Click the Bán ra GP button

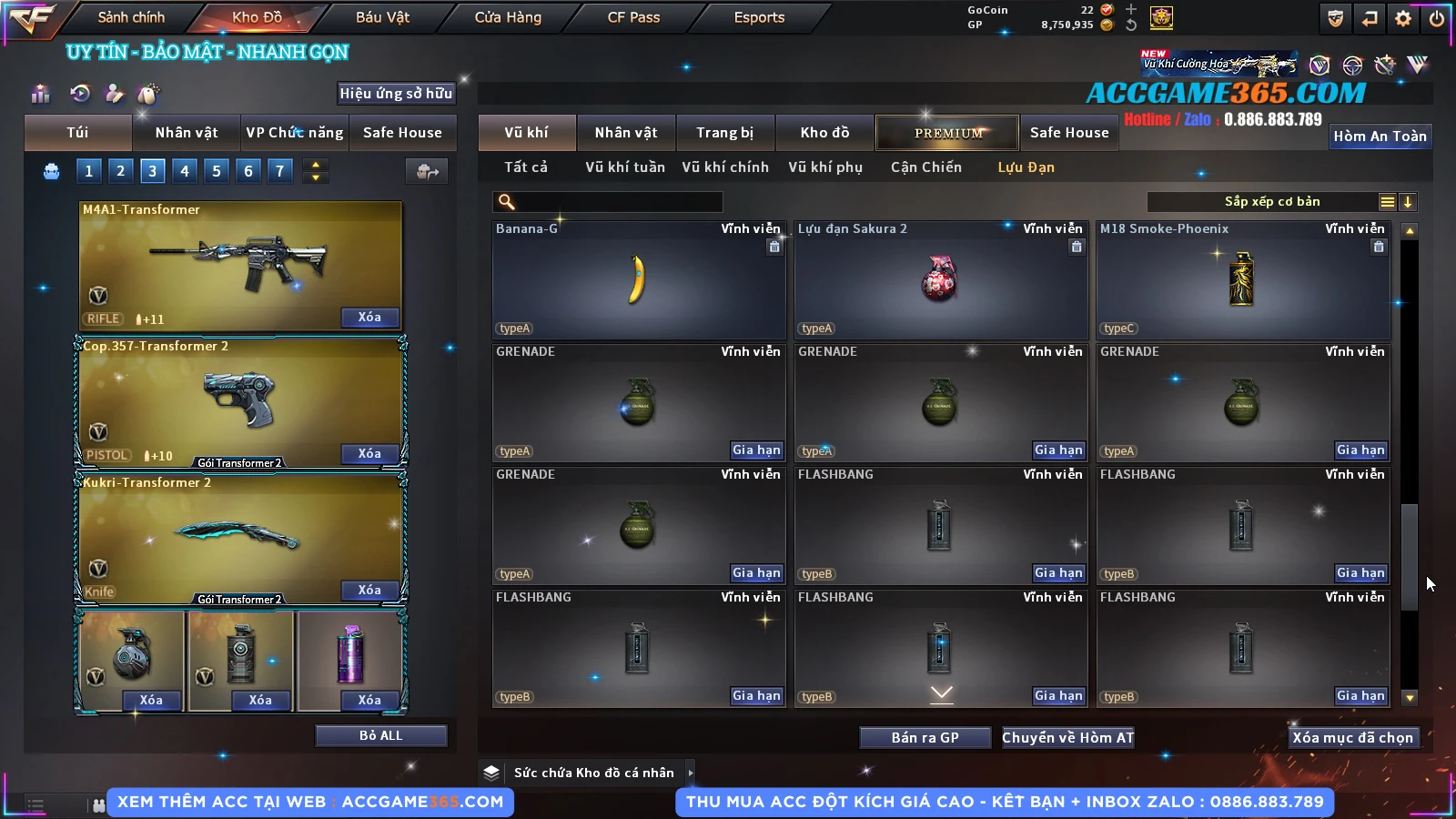click(925, 738)
